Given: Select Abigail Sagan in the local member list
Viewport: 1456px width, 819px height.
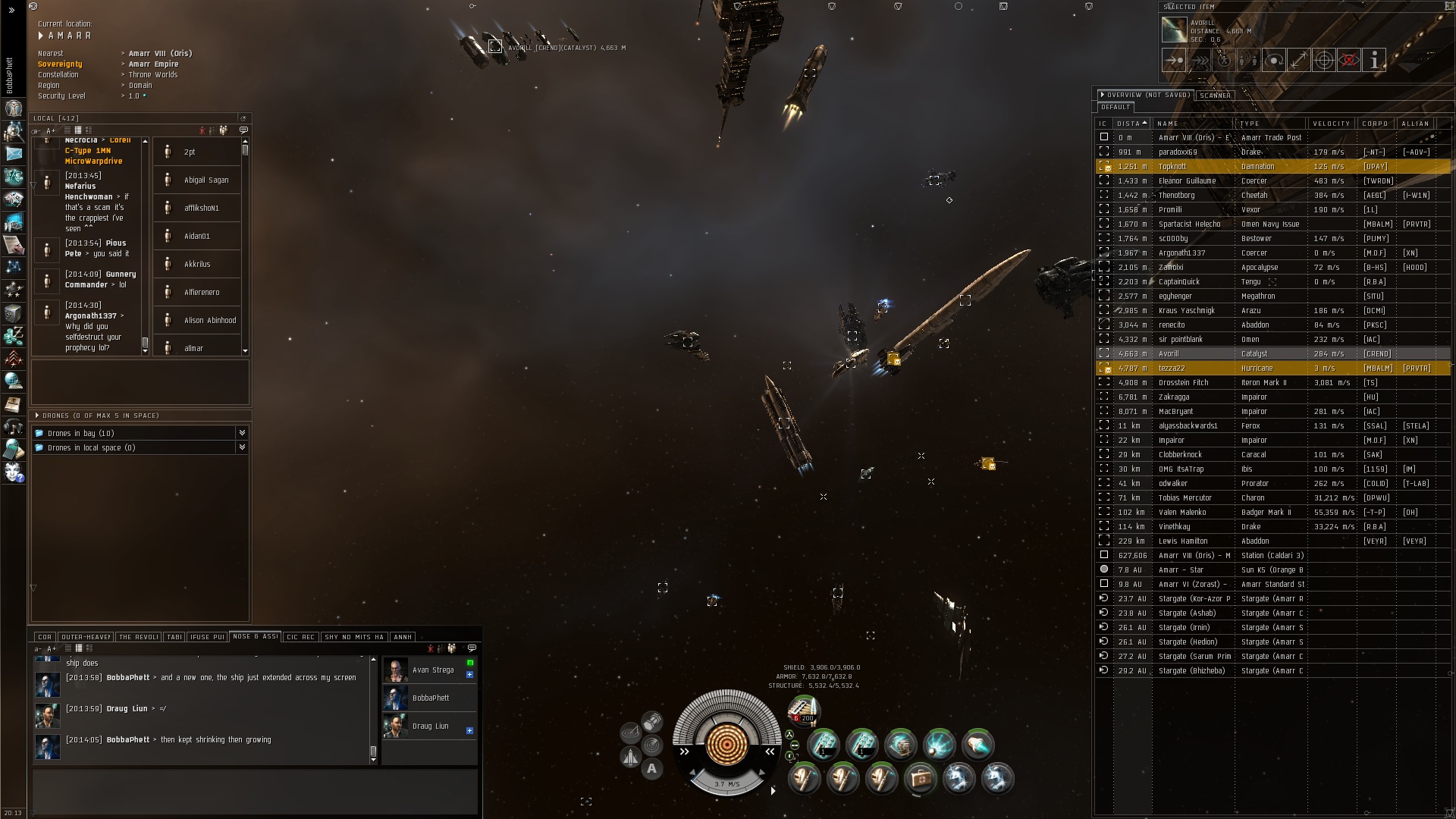Looking at the screenshot, I should 206,180.
